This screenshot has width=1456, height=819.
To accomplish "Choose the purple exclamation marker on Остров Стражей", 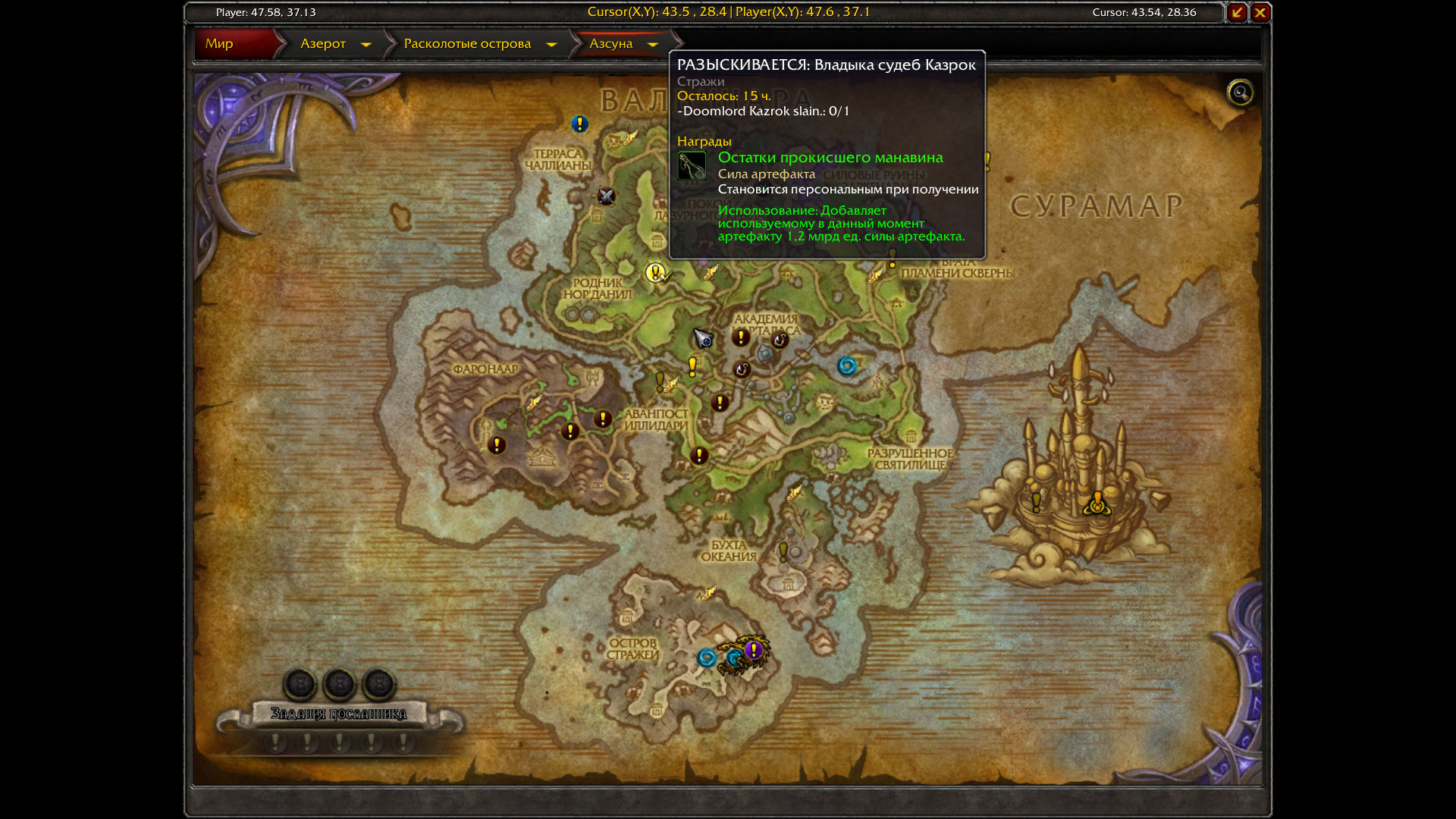I will (x=753, y=650).
